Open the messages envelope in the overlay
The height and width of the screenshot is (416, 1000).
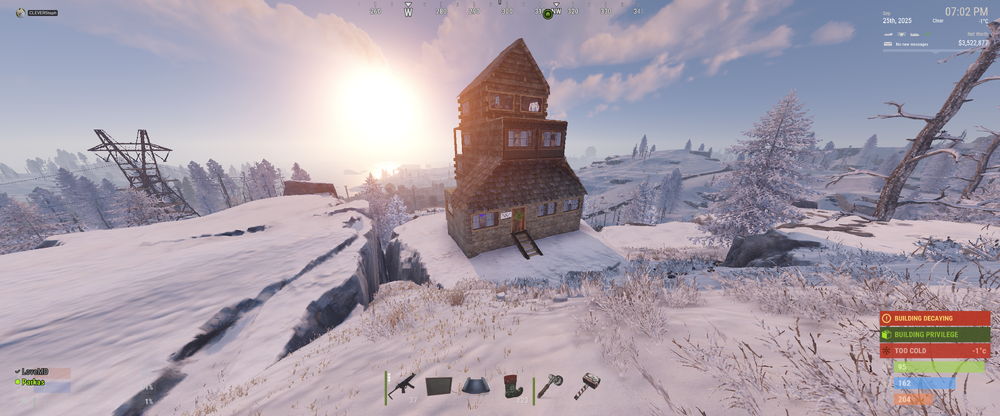(x=889, y=45)
